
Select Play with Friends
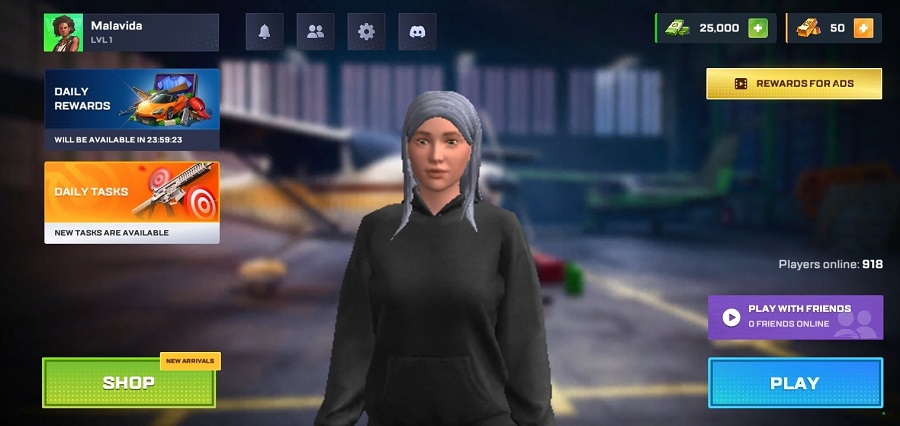coord(795,317)
